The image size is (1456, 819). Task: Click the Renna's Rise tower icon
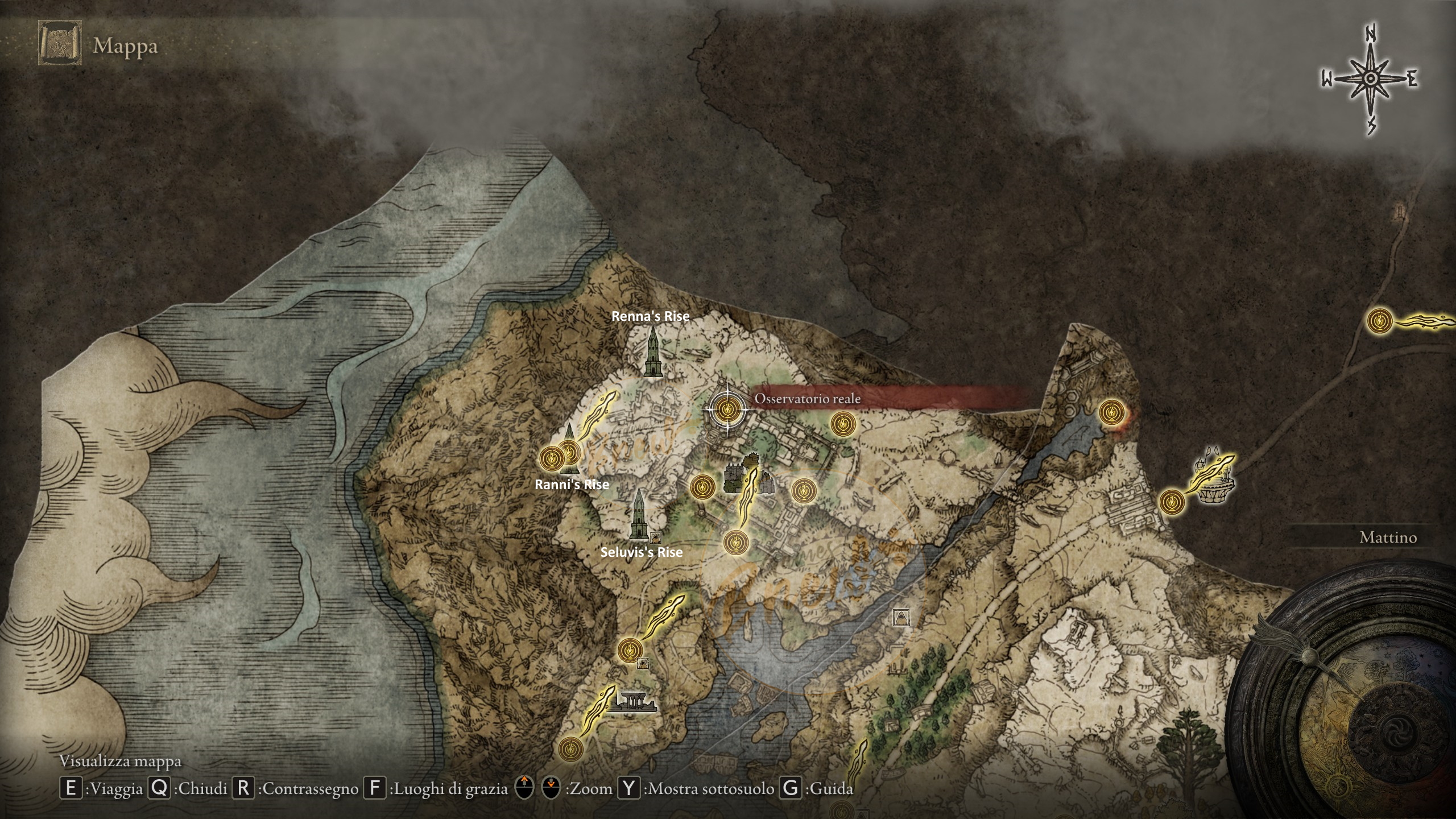pos(652,353)
